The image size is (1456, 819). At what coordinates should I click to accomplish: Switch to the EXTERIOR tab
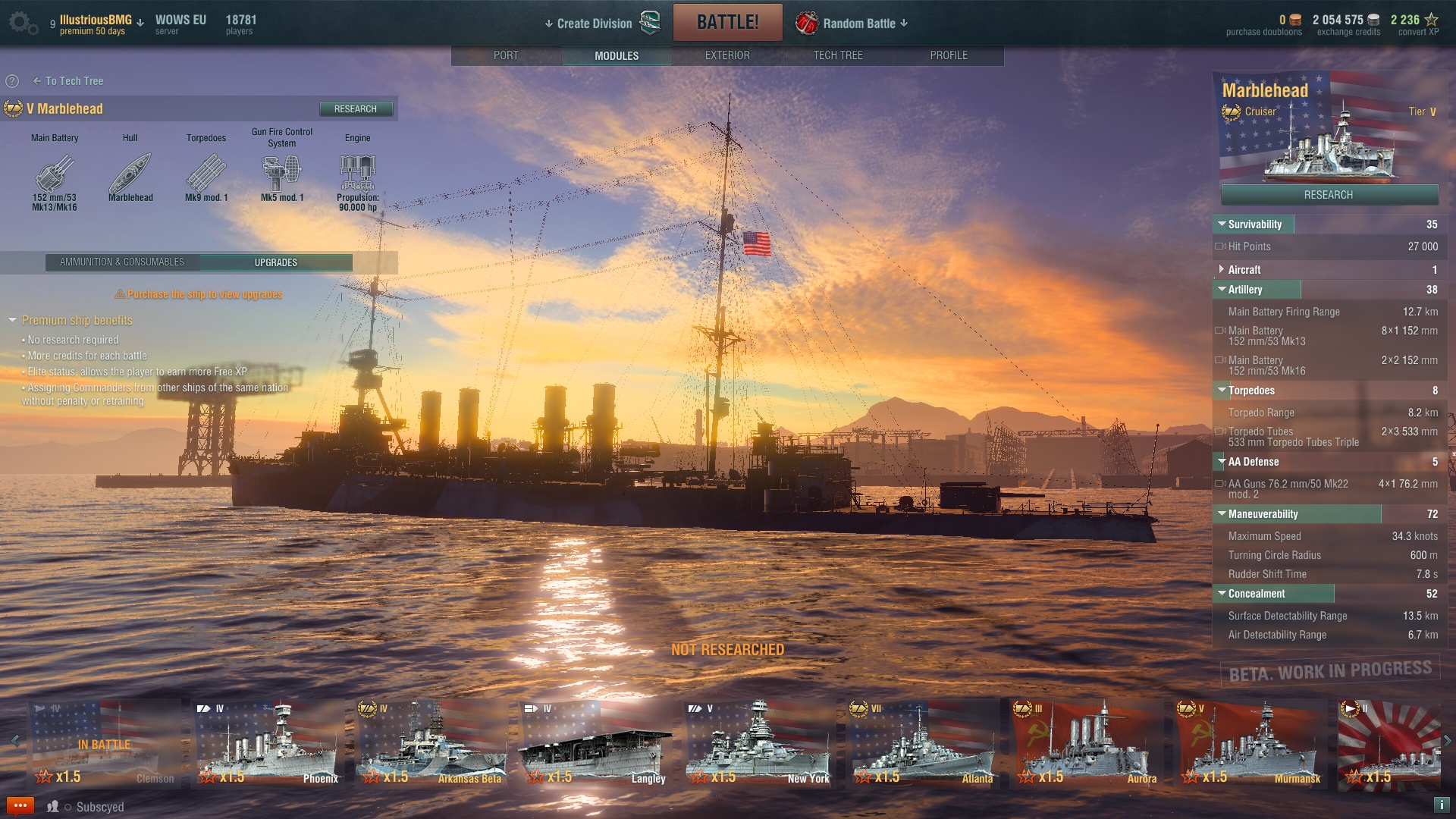tap(726, 55)
